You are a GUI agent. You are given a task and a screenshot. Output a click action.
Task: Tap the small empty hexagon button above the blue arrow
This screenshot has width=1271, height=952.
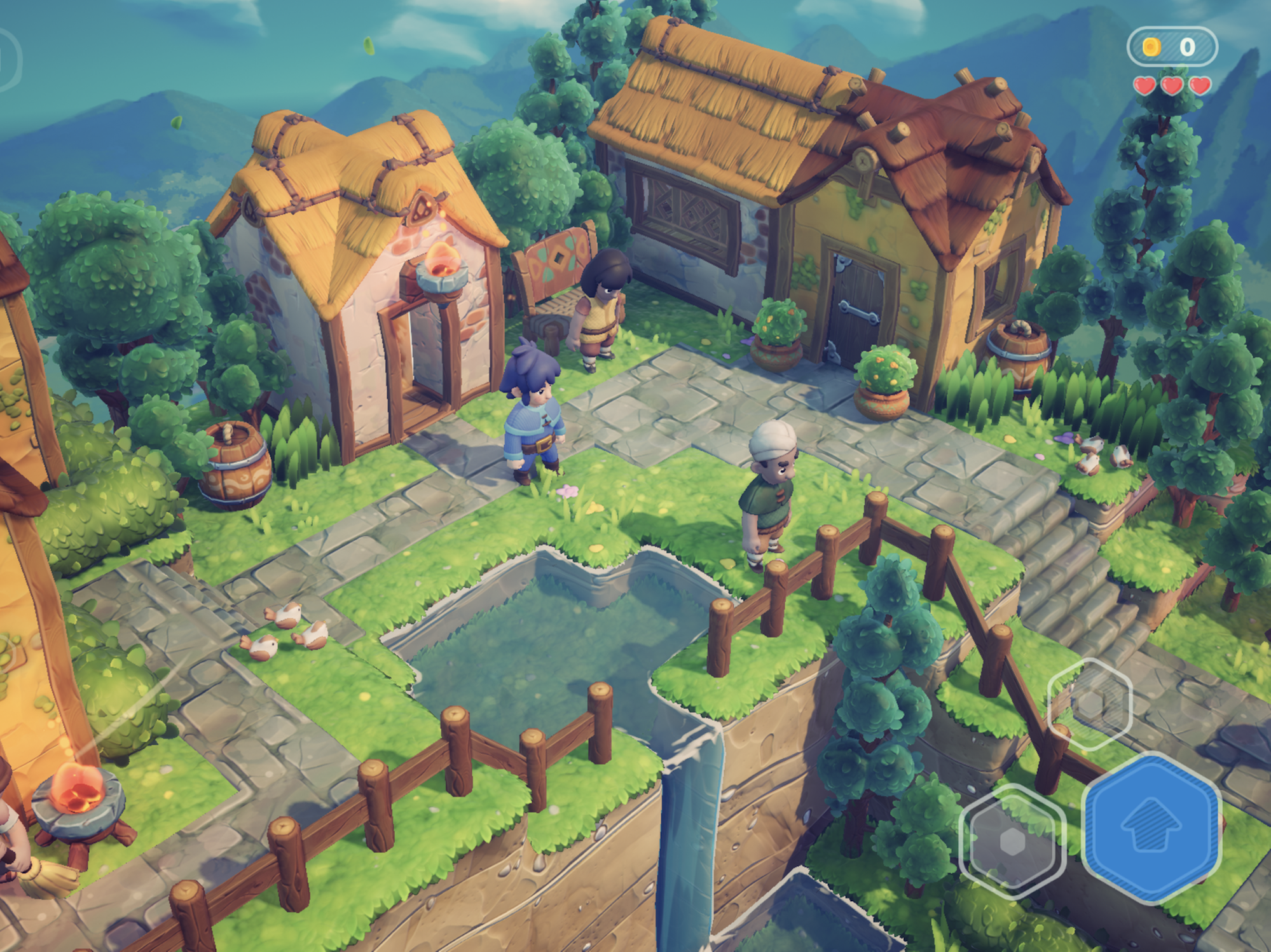pos(1090,704)
